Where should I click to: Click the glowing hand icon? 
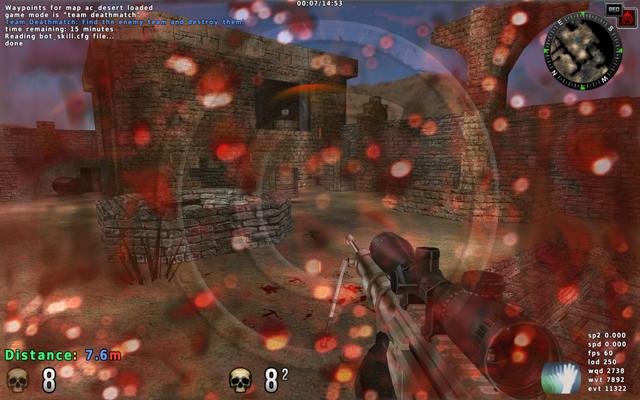tap(561, 377)
